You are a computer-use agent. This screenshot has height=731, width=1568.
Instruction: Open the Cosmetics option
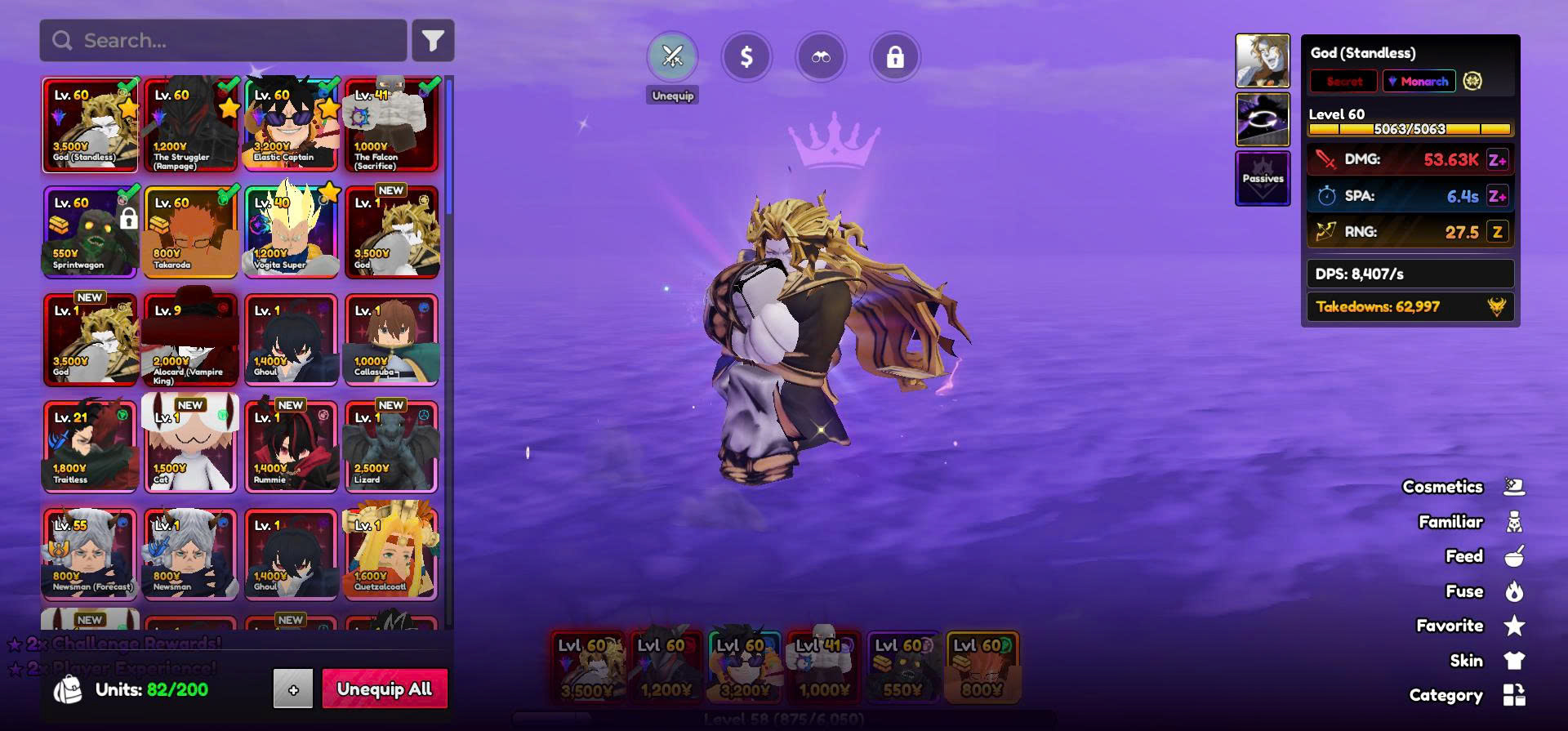(x=1463, y=487)
